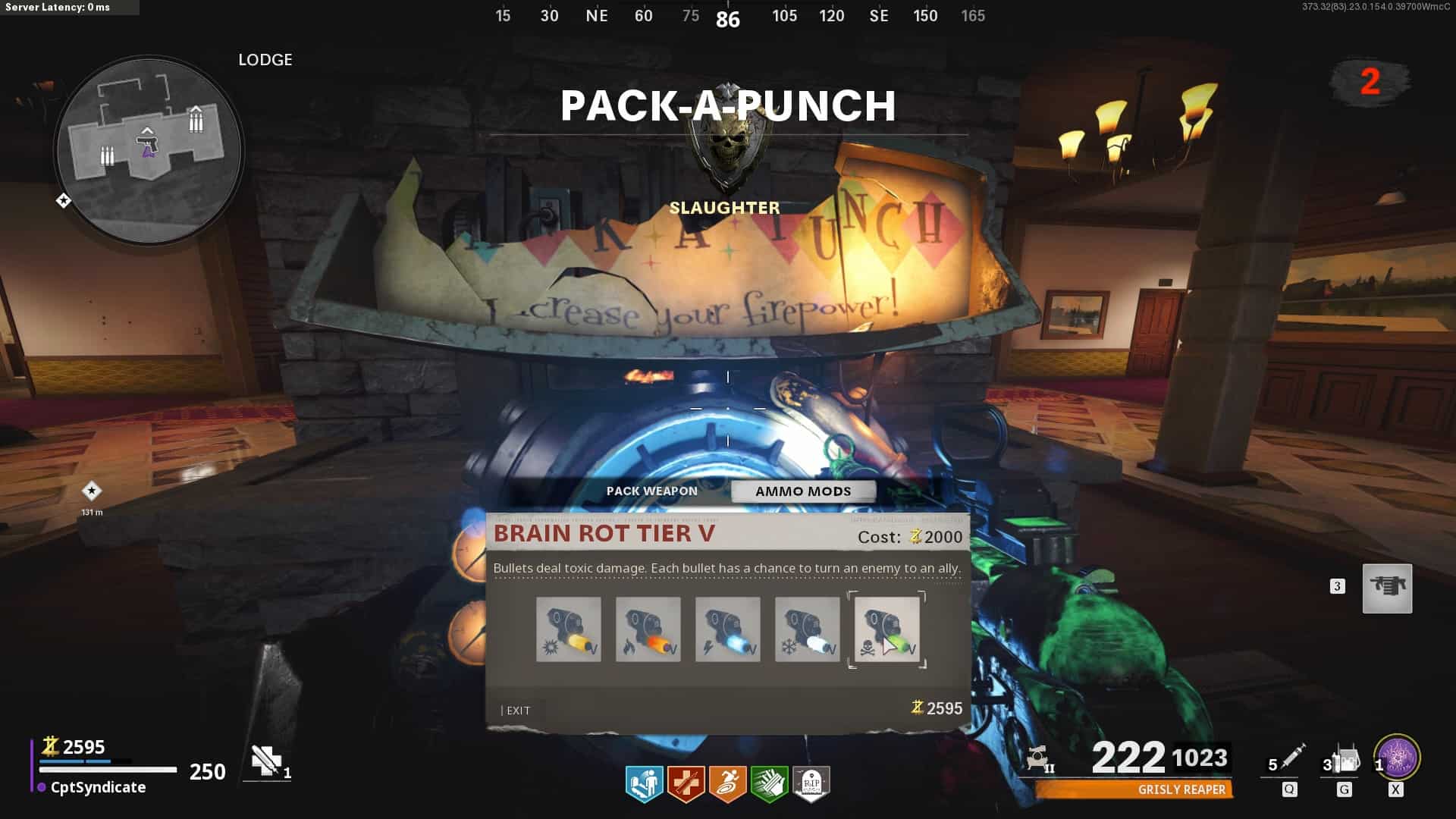Screen dimensions: 1456x819
Task: Choose the Shatter Blast explosion ammo mod
Action: (x=569, y=629)
